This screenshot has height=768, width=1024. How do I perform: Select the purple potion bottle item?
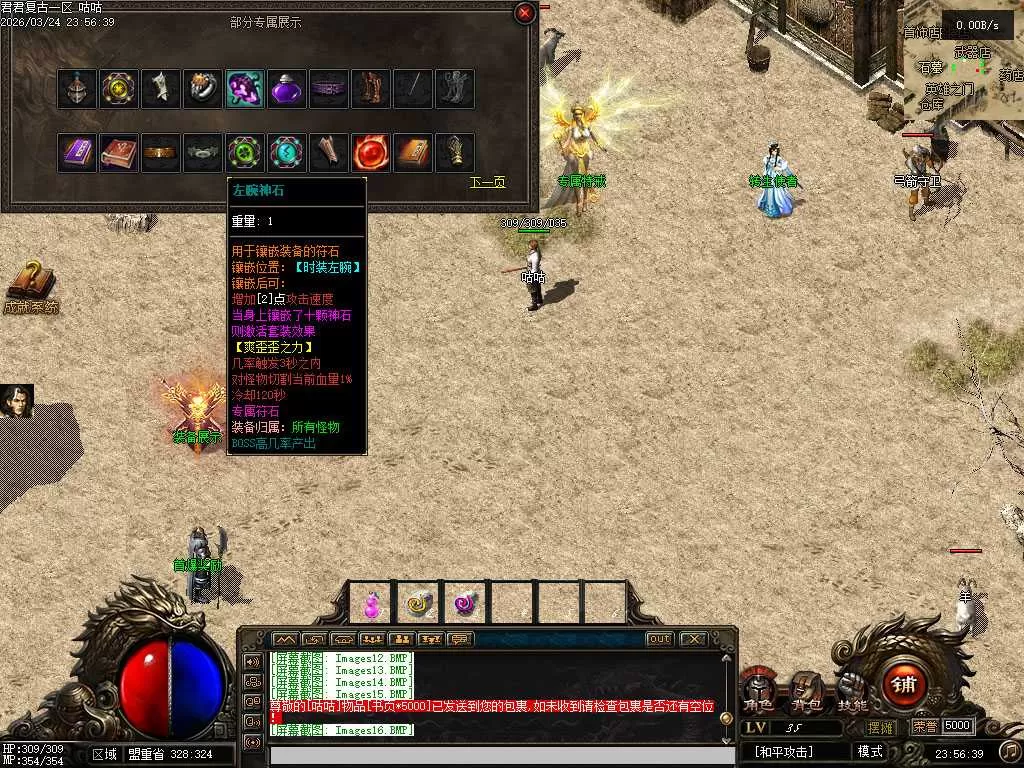[x=287, y=89]
